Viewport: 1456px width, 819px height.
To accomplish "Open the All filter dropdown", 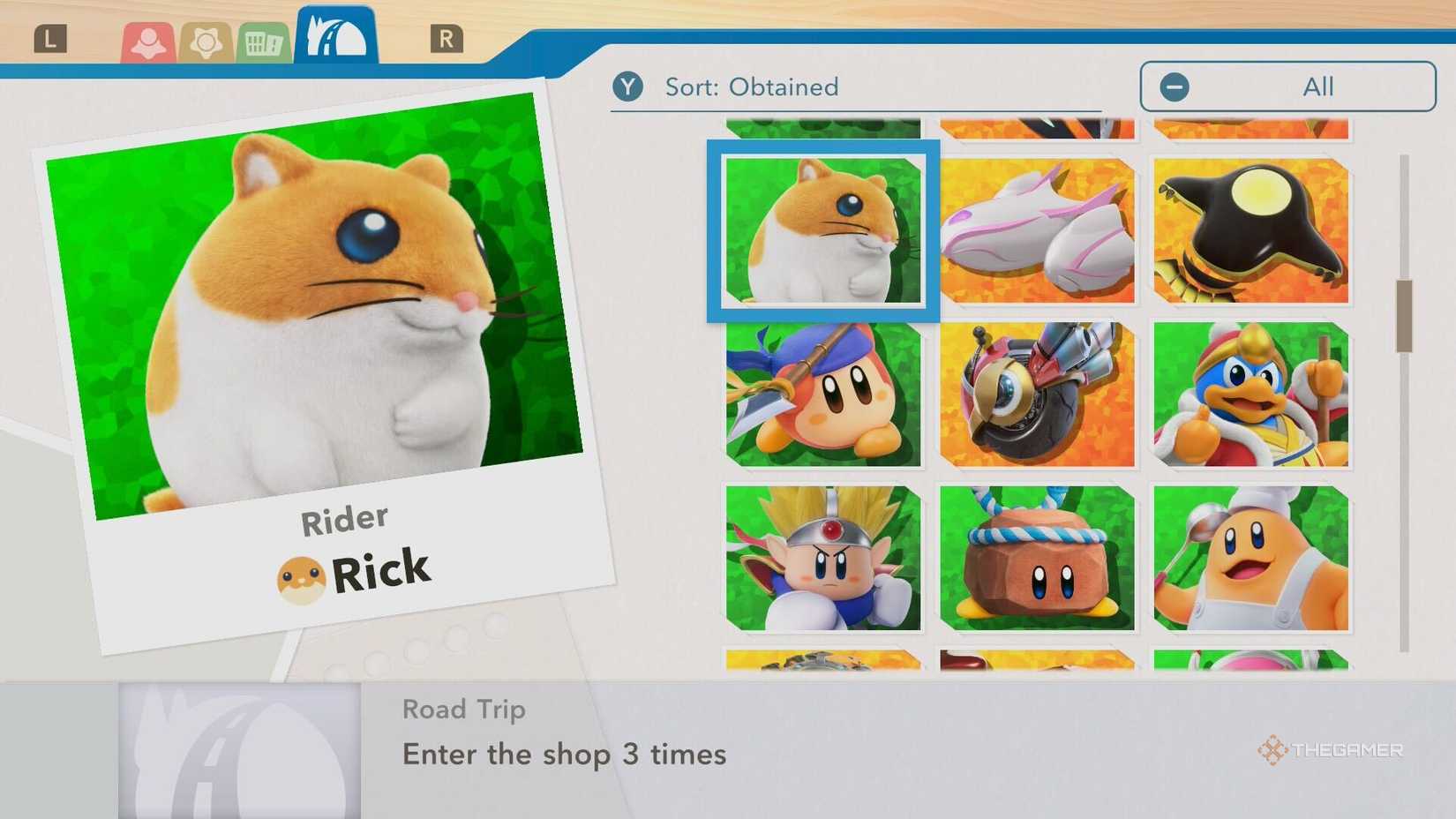I will tap(1287, 86).
